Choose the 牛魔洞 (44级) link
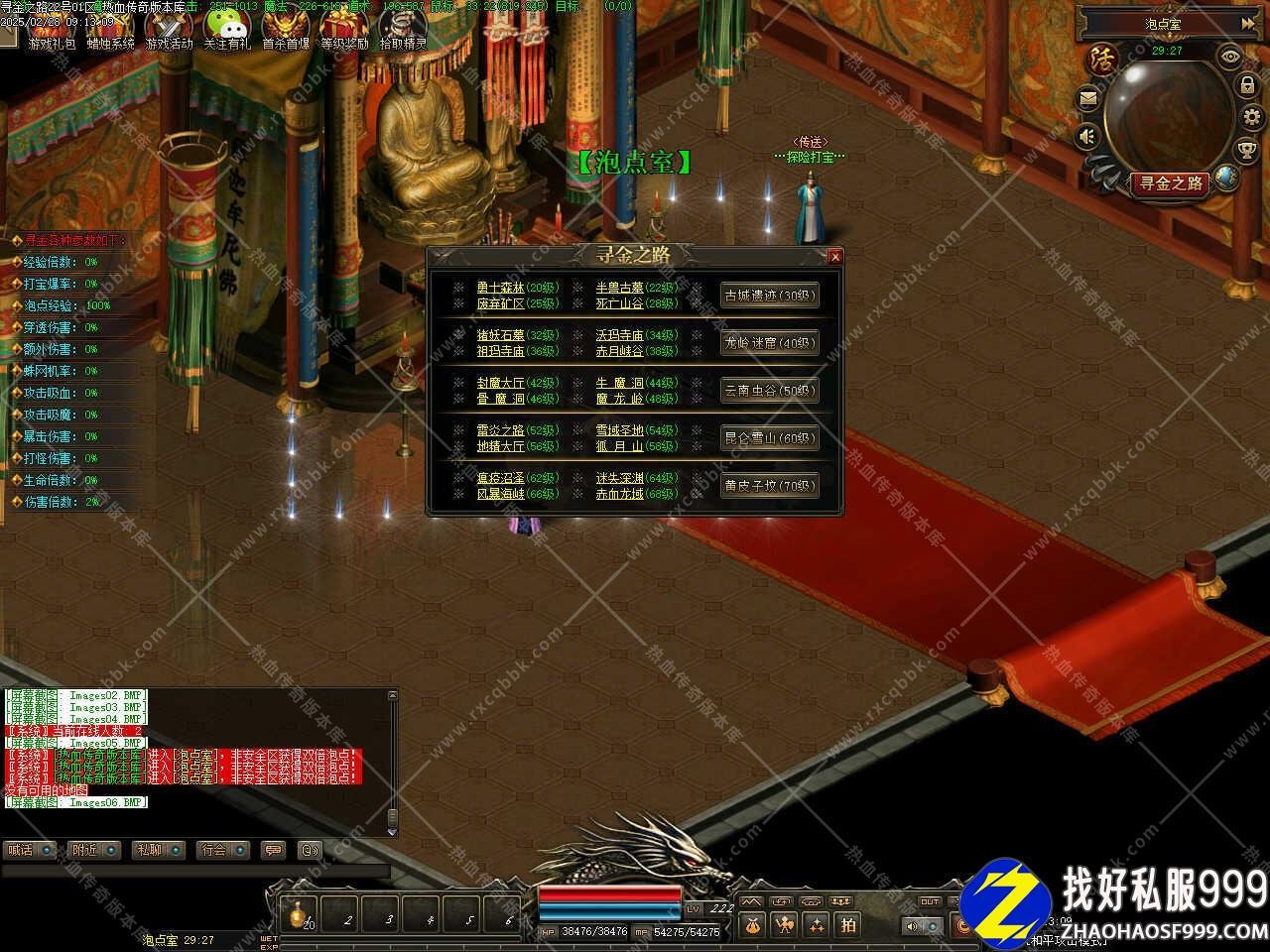The image size is (1270, 952). (x=619, y=383)
